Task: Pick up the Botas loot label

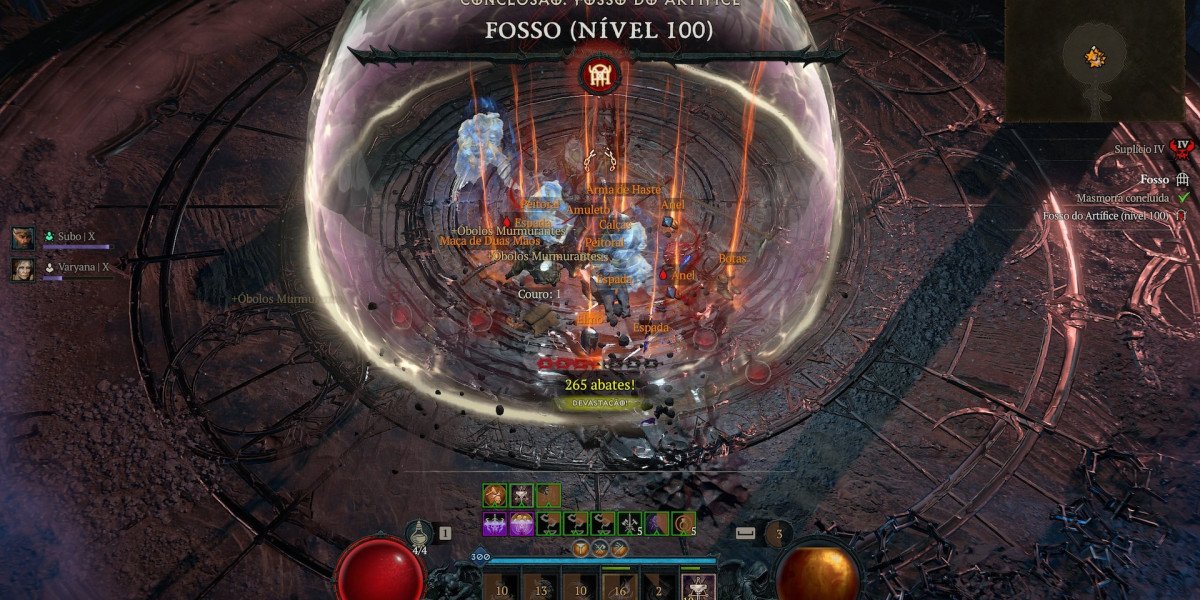Action: click(733, 259)
